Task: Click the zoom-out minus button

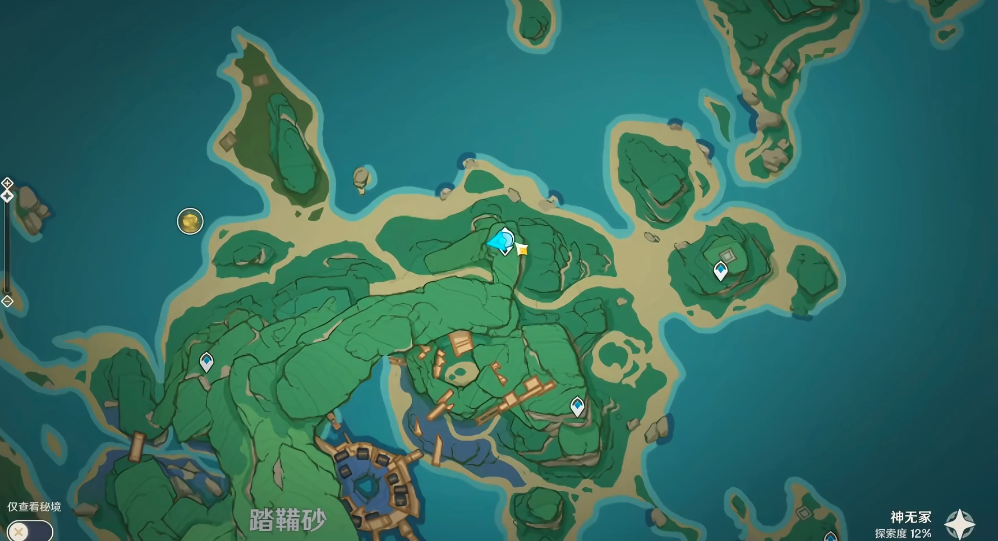Action: click(x=7, y=301)
